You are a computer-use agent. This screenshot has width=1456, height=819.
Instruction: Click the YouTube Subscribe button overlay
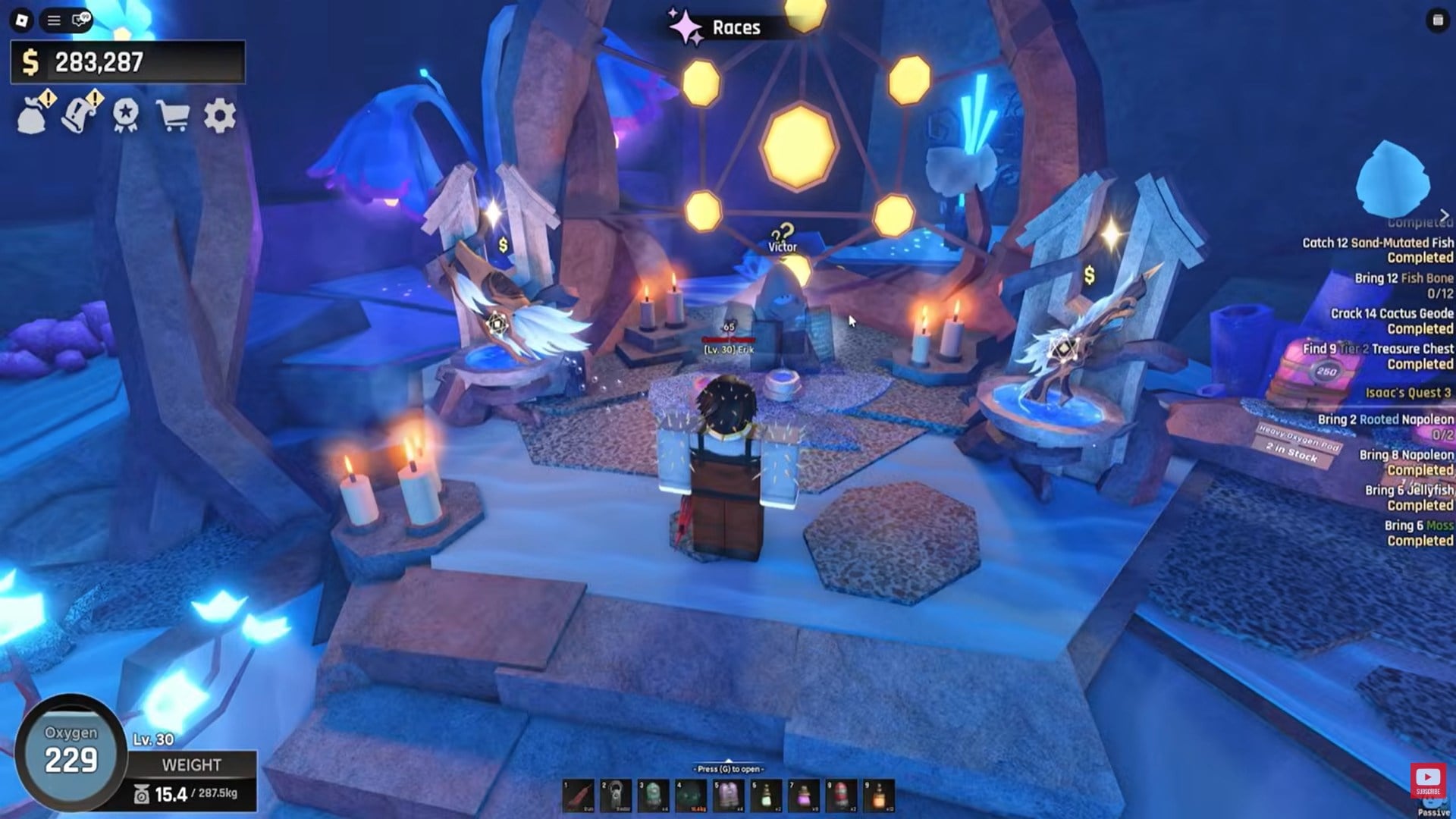(1428, 781)
